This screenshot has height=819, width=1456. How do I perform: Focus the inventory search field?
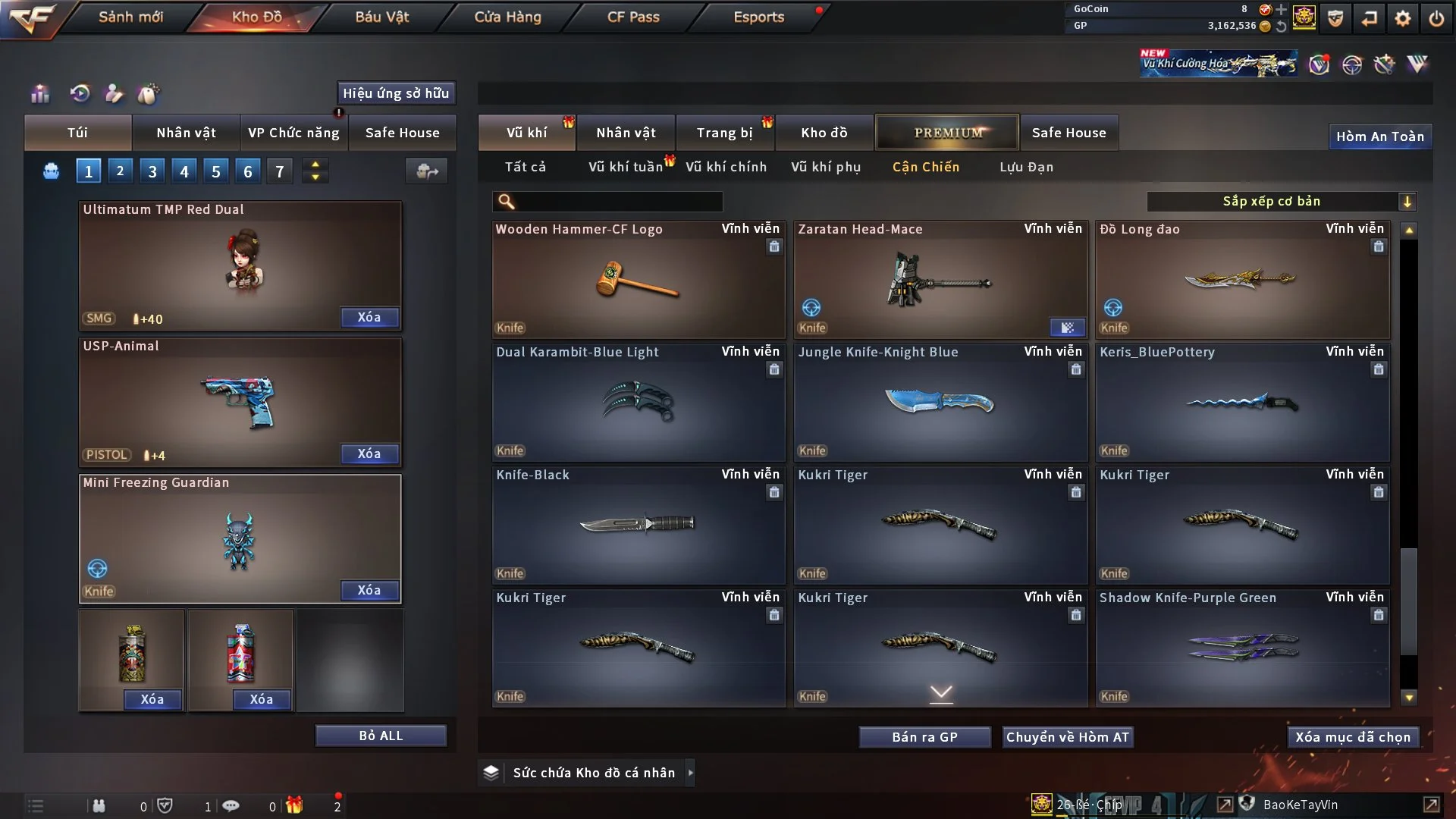pos(618,202)
